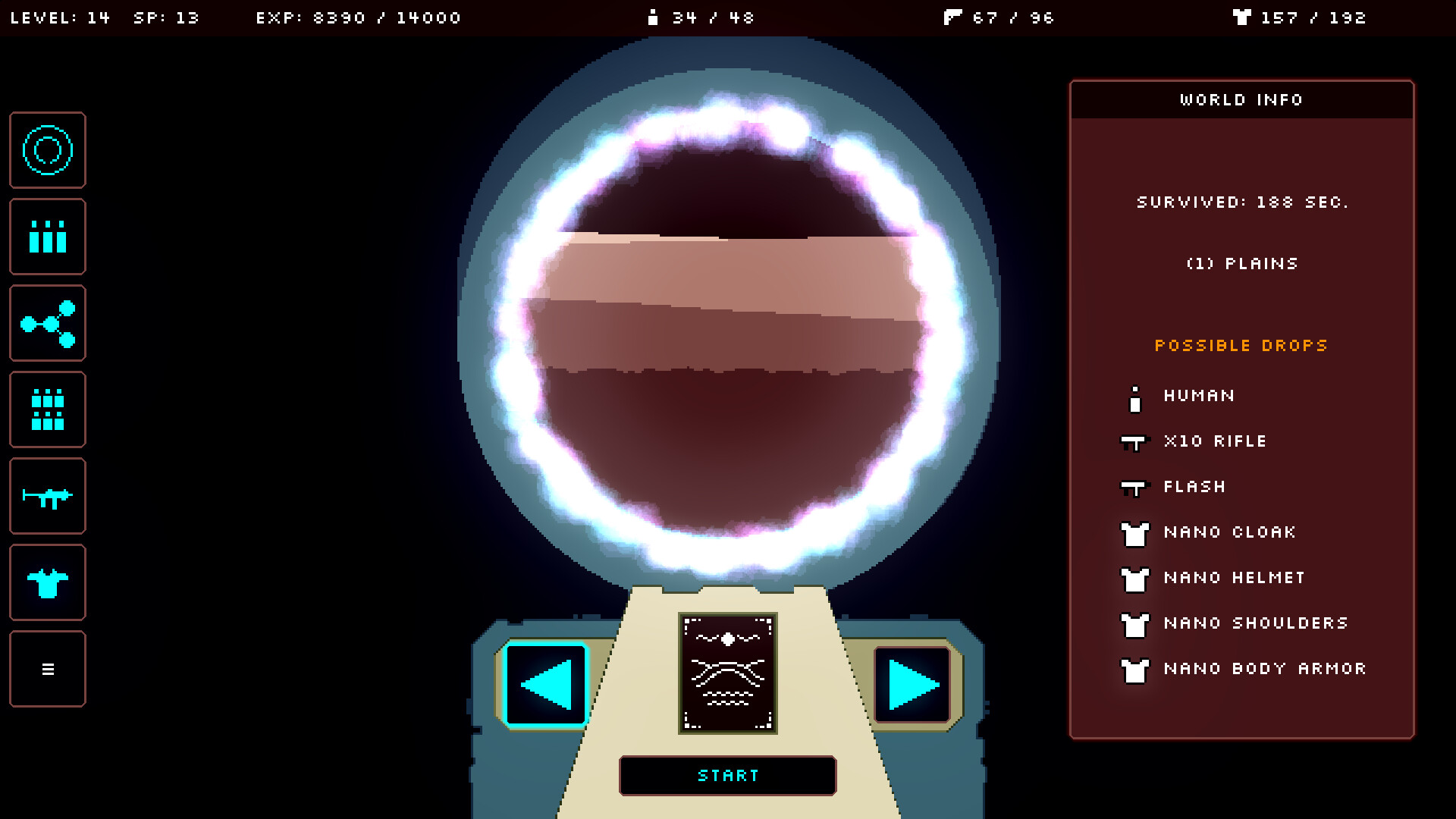The height and width of the screenshot is (819, 1456).
Task: Click the Human drop icon in World Info
Action: pyautogui.click(x=1134, y=395)
